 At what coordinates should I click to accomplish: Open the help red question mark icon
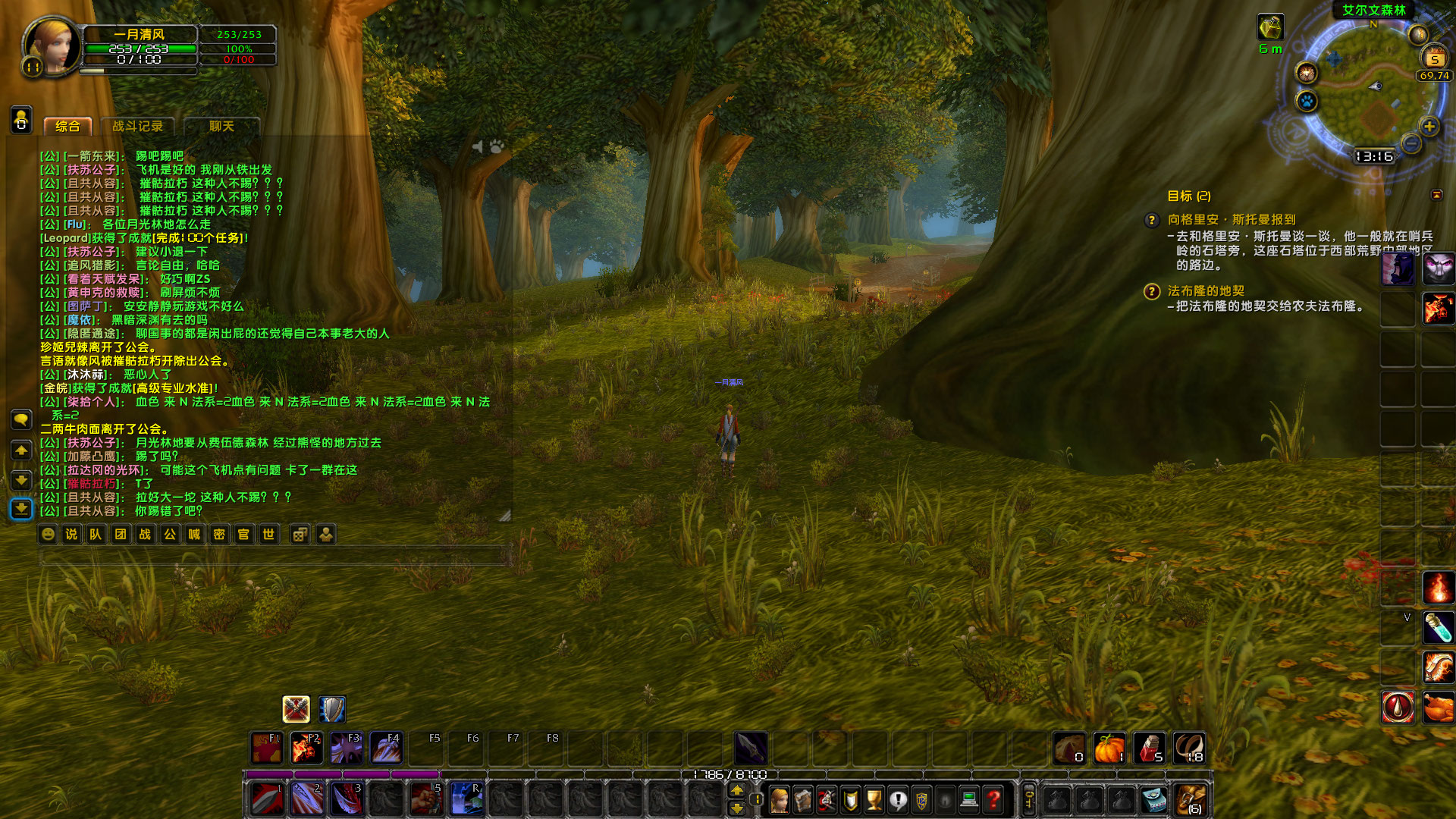993,798
